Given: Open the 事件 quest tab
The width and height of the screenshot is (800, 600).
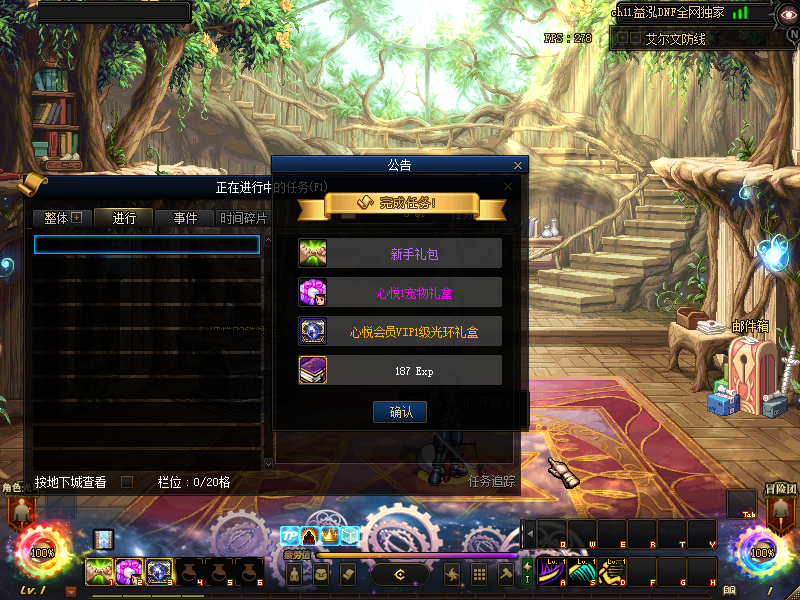Looking at the screenshot, I should tap(185, 218).
